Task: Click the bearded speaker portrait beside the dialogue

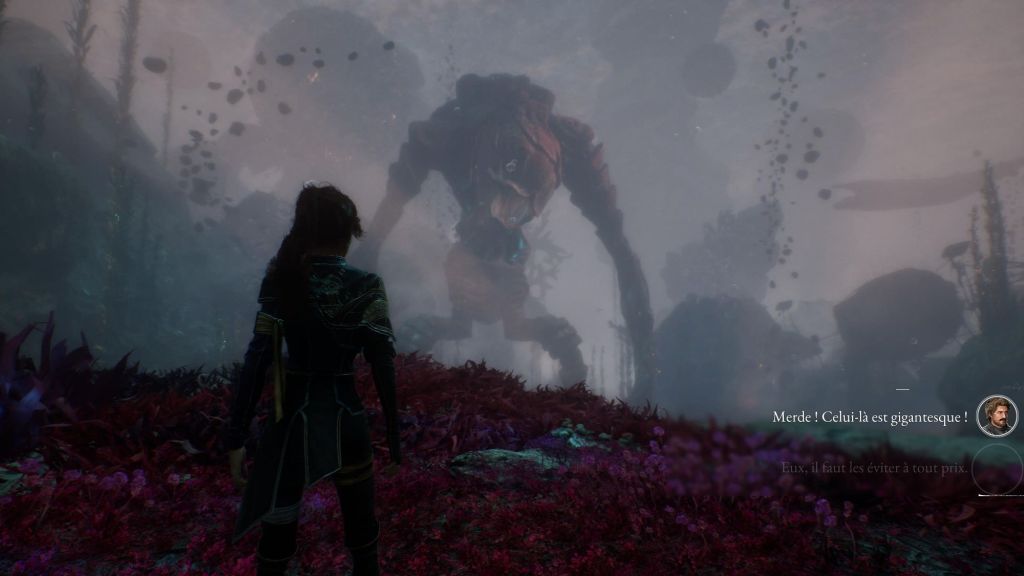Action: click(996, 416)
